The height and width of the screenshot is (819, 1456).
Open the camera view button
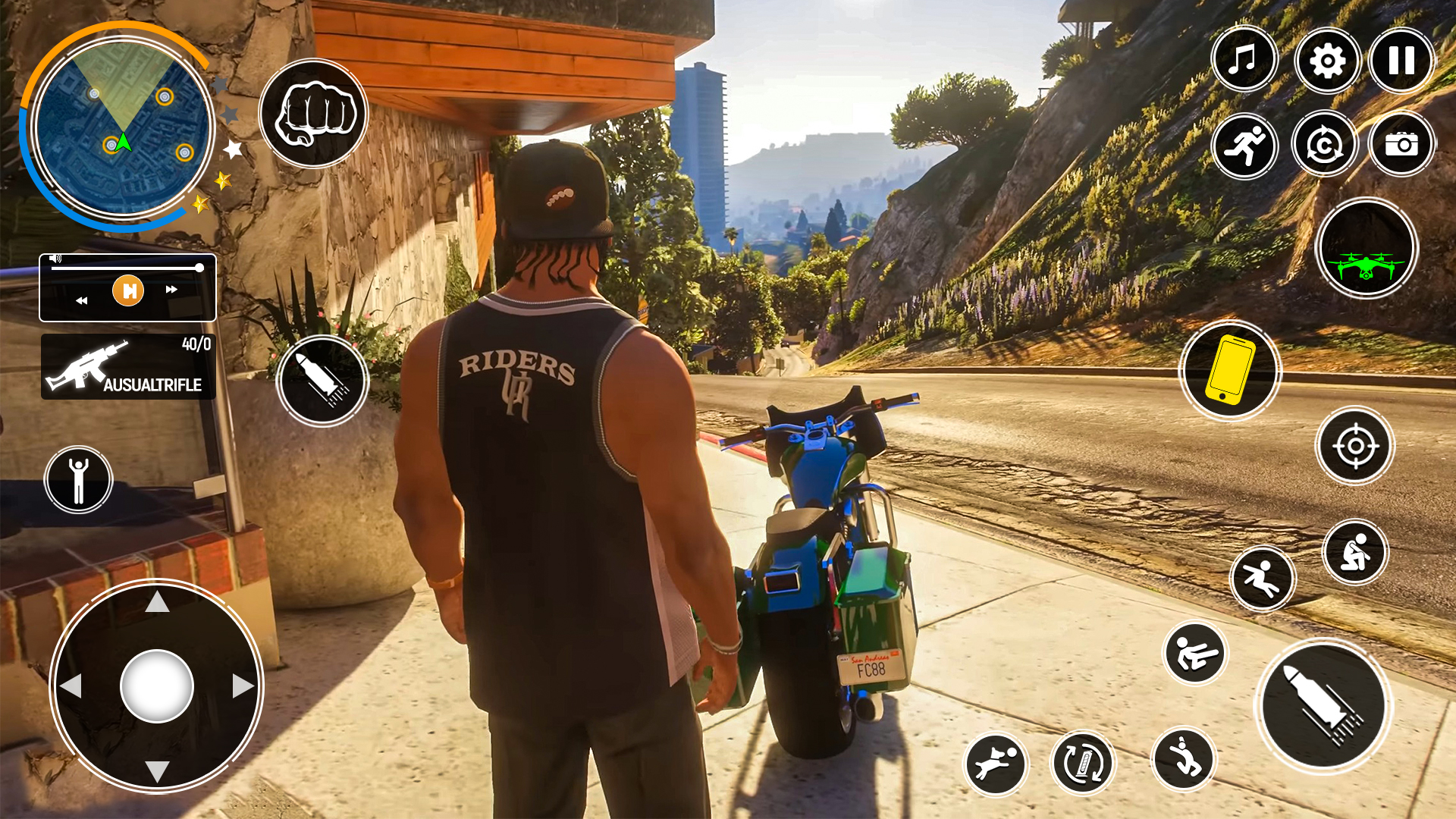[1401, 144]
